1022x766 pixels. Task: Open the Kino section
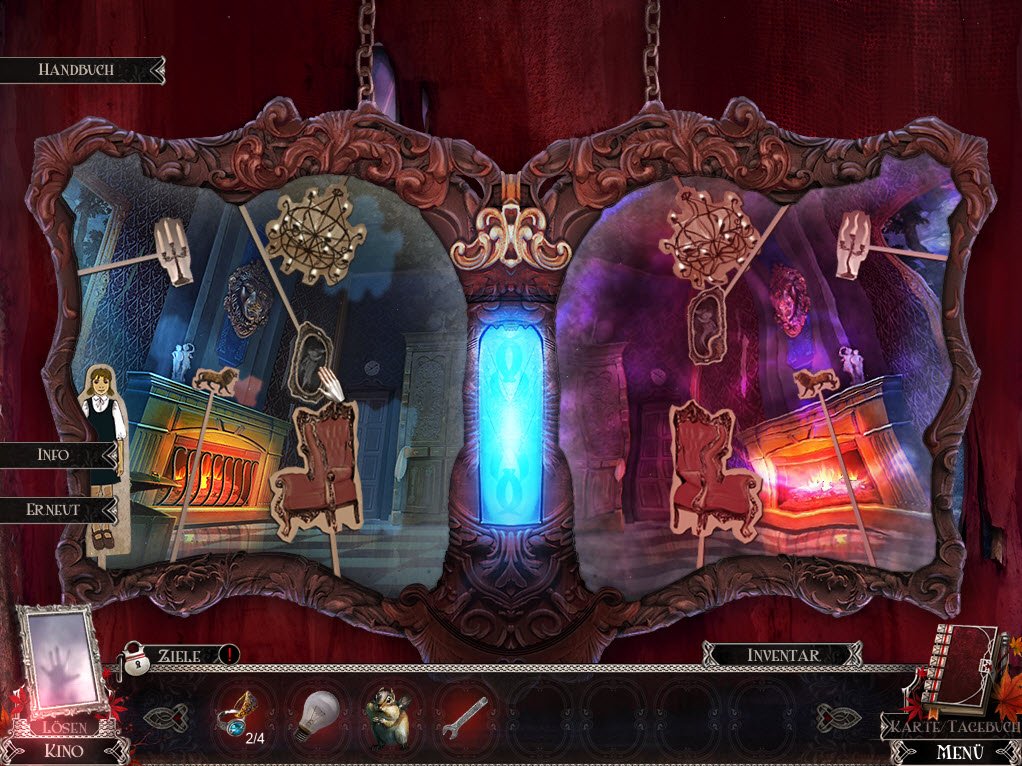(60, 750)
